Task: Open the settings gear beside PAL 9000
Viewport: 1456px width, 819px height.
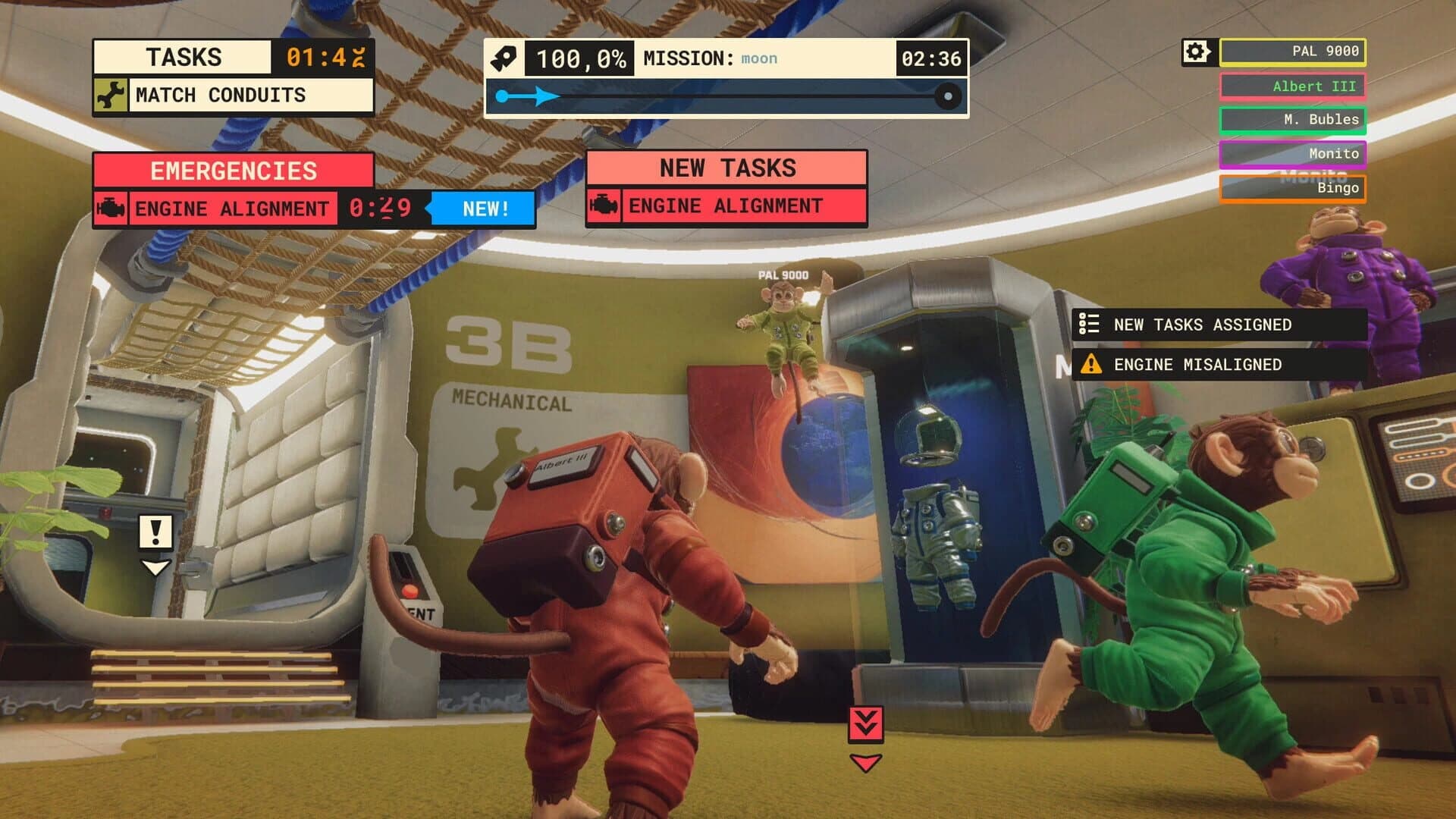Action: click(x=1194, y=50)
